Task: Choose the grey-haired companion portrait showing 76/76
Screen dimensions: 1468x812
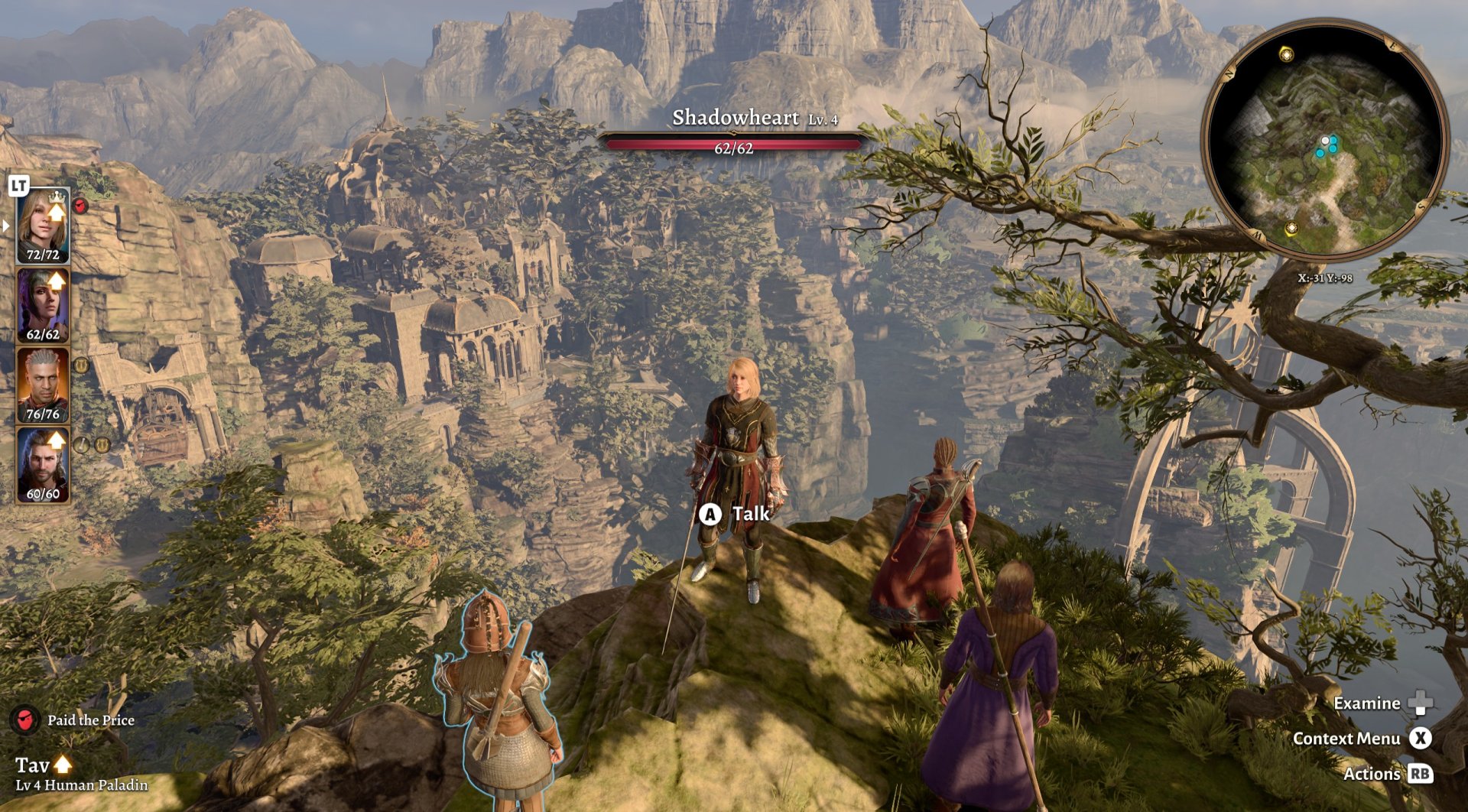Action: pyautogui.click(x=43, y=385)
